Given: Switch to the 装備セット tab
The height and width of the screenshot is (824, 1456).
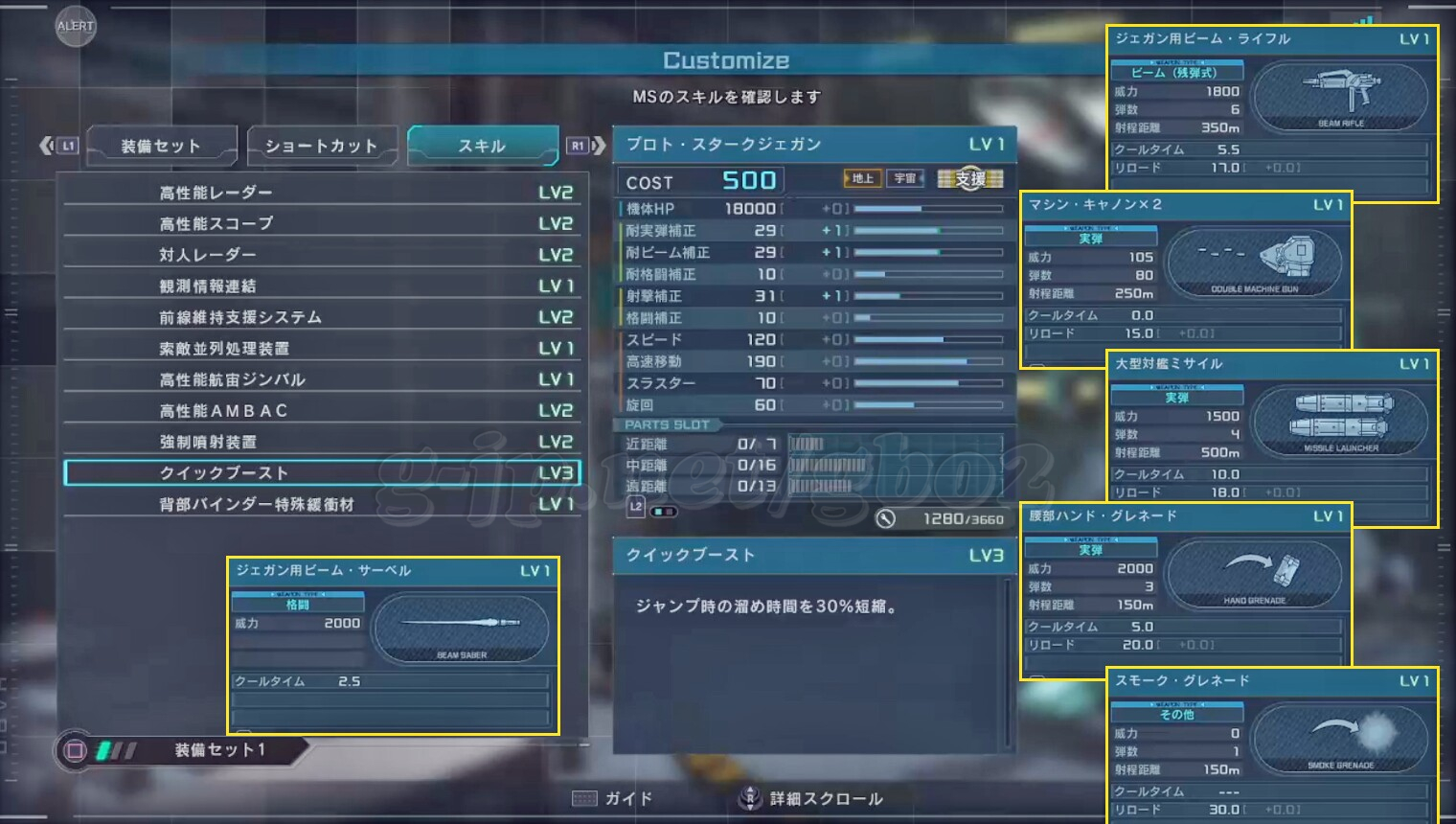Looking at the screenshot, I should [161, 147].
